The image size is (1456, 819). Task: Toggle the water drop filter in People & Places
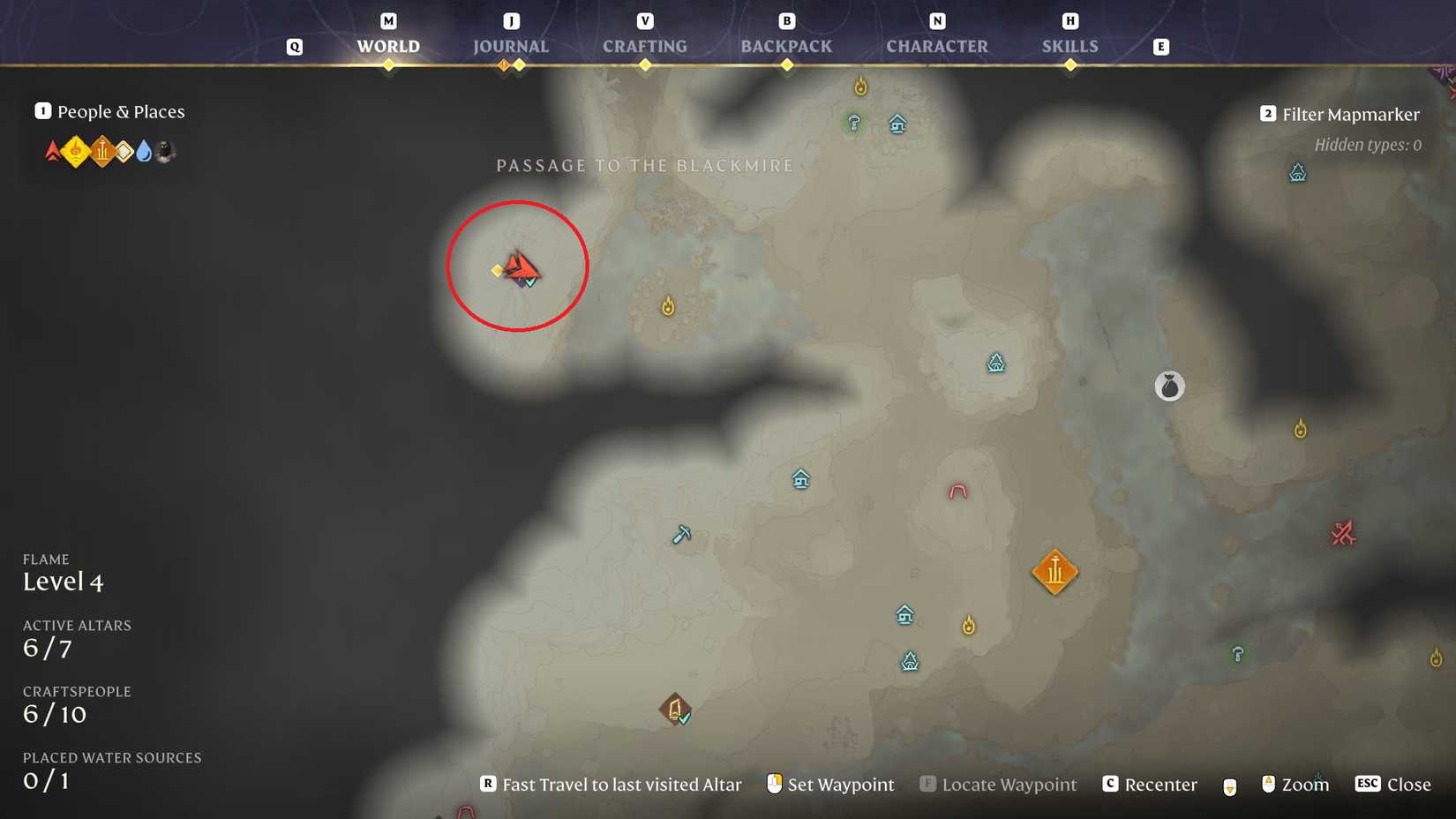click(145, 151)
